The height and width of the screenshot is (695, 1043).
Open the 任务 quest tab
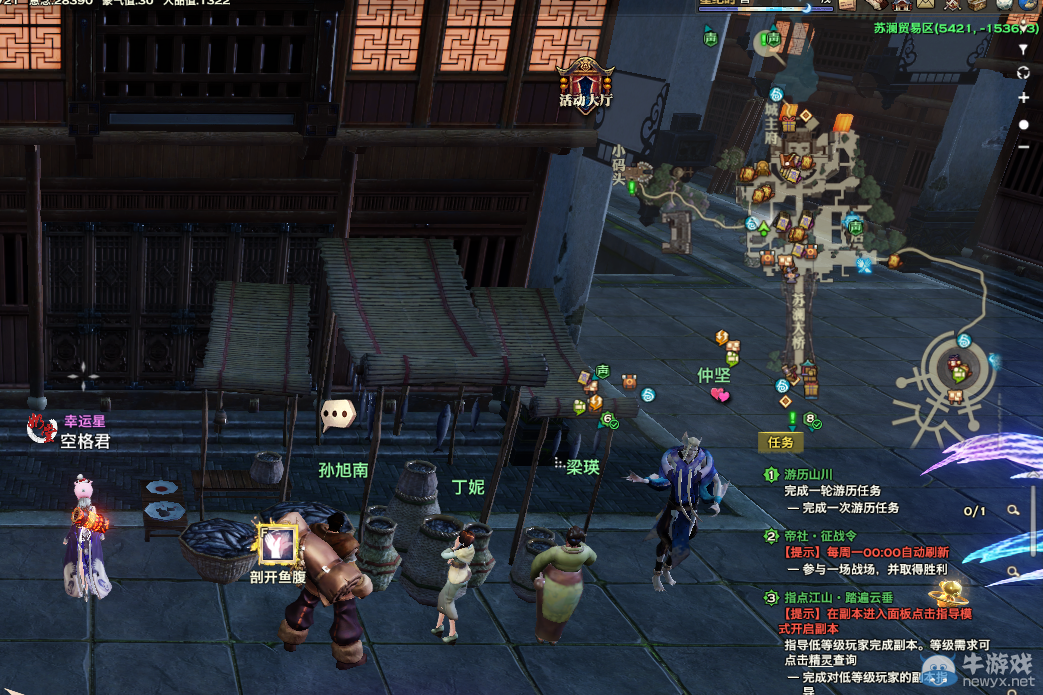coord(780,441)
